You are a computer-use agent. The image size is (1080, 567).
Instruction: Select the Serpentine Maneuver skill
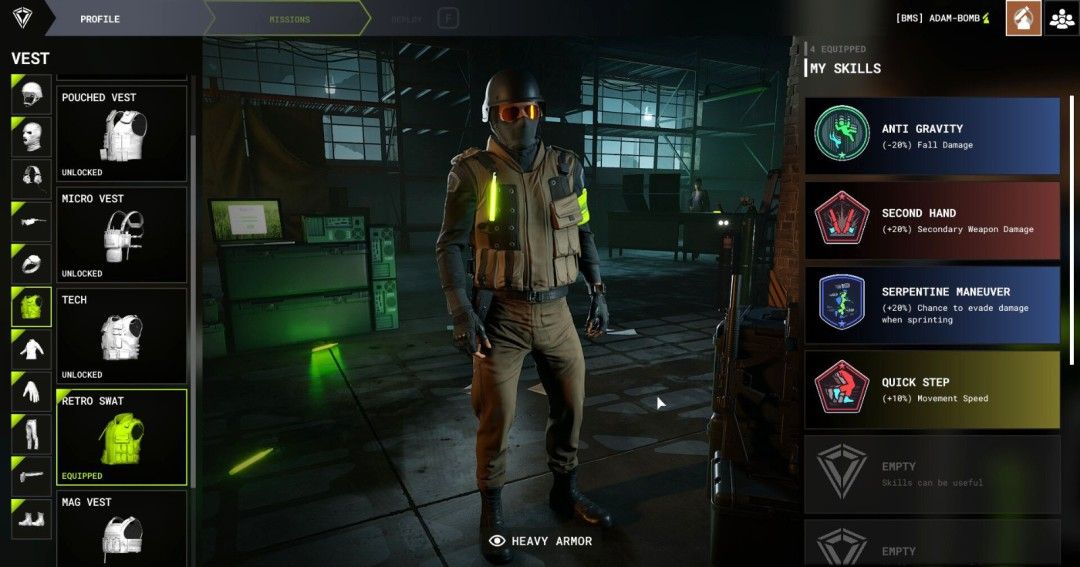[x=932, y=305]
